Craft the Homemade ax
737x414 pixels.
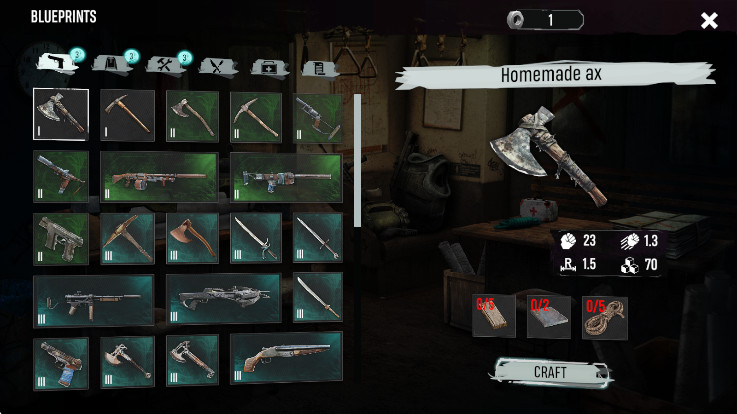pyautogui.click(x=549, y=372)
